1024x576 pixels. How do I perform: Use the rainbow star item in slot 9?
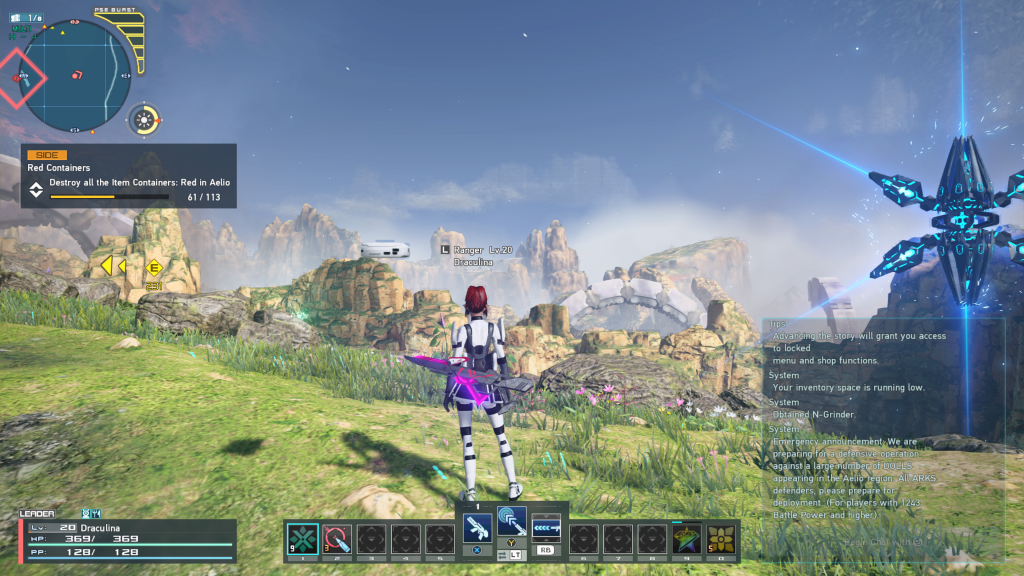point(686,538)
